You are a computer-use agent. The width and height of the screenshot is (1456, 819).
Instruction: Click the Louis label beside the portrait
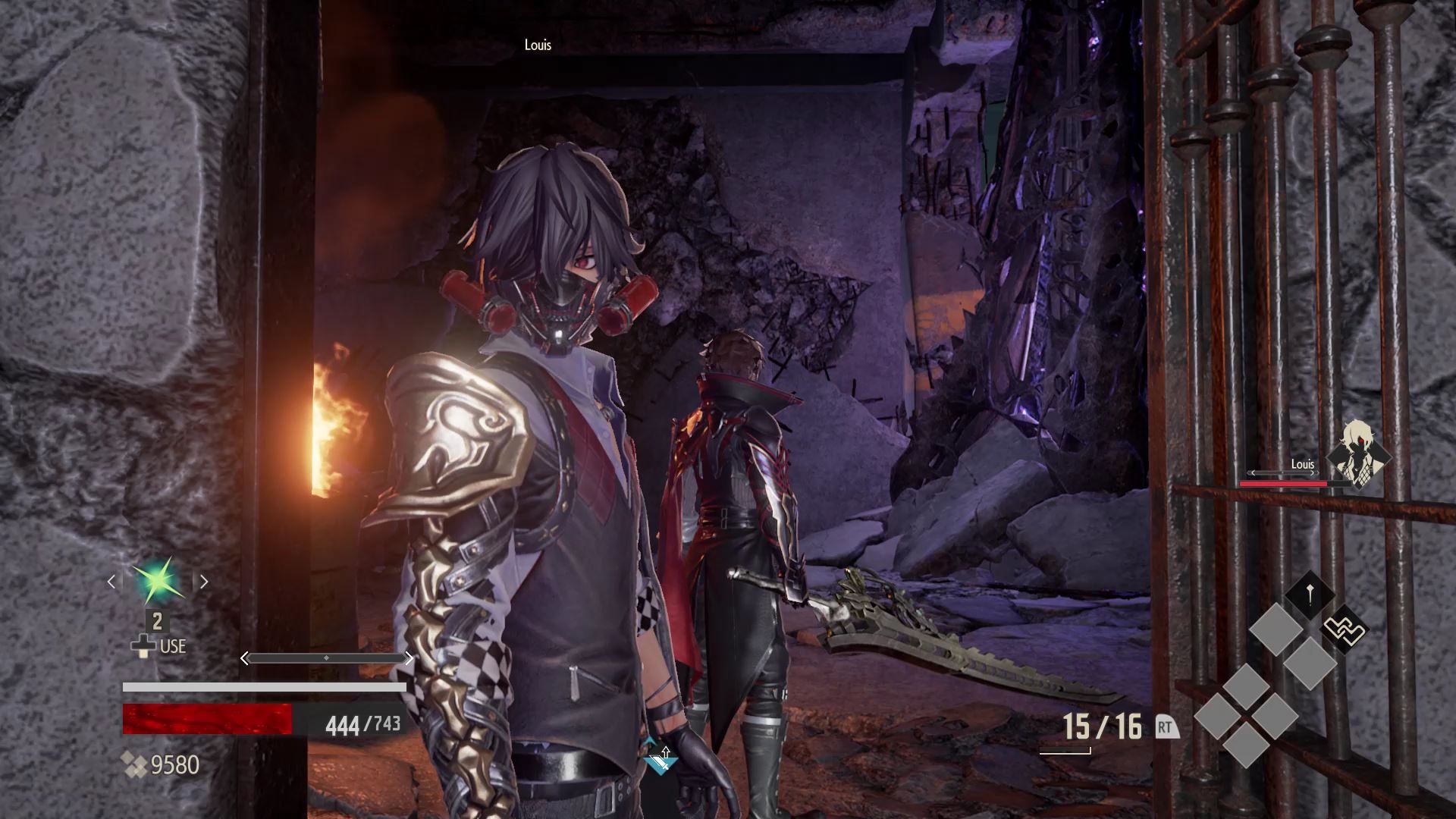(1302, 463)
